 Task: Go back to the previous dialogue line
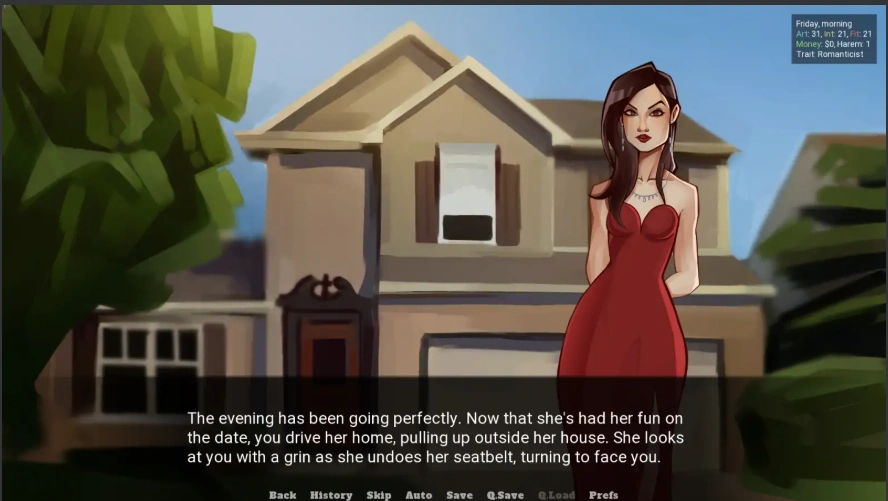(282, 495)
